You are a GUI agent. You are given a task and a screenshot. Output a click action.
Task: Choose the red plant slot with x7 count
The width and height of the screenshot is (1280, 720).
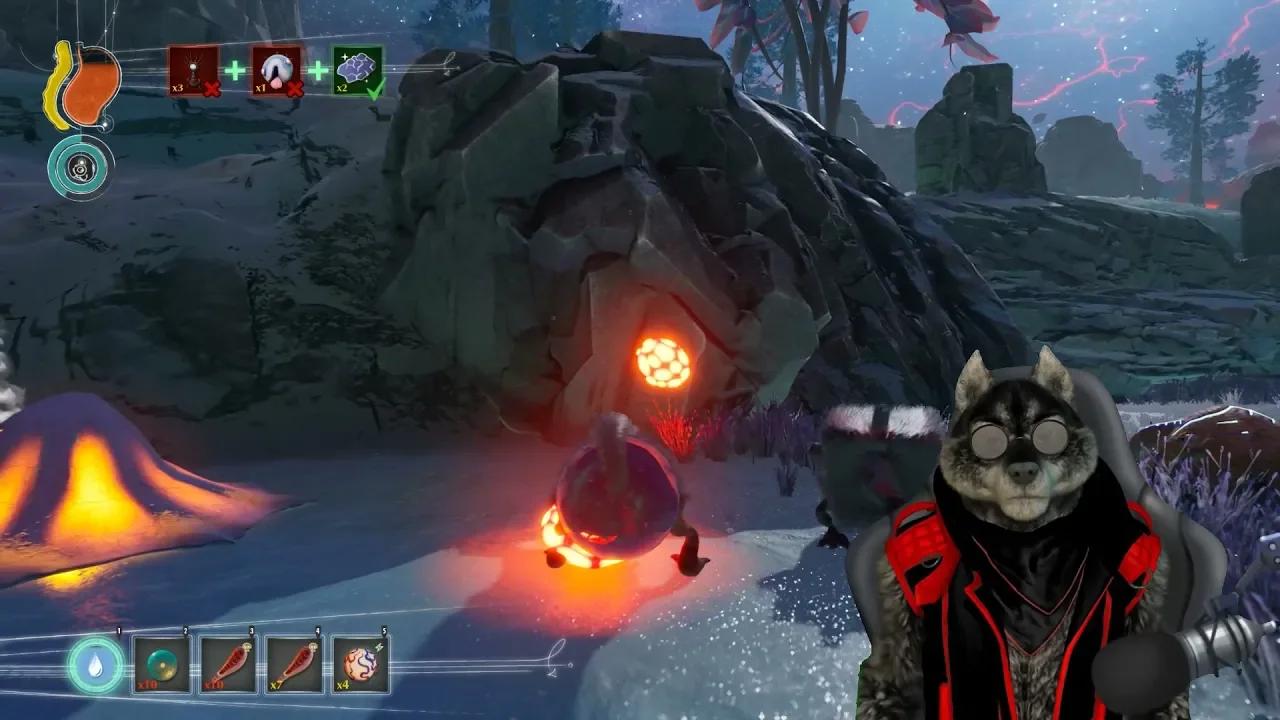point(294,665)
